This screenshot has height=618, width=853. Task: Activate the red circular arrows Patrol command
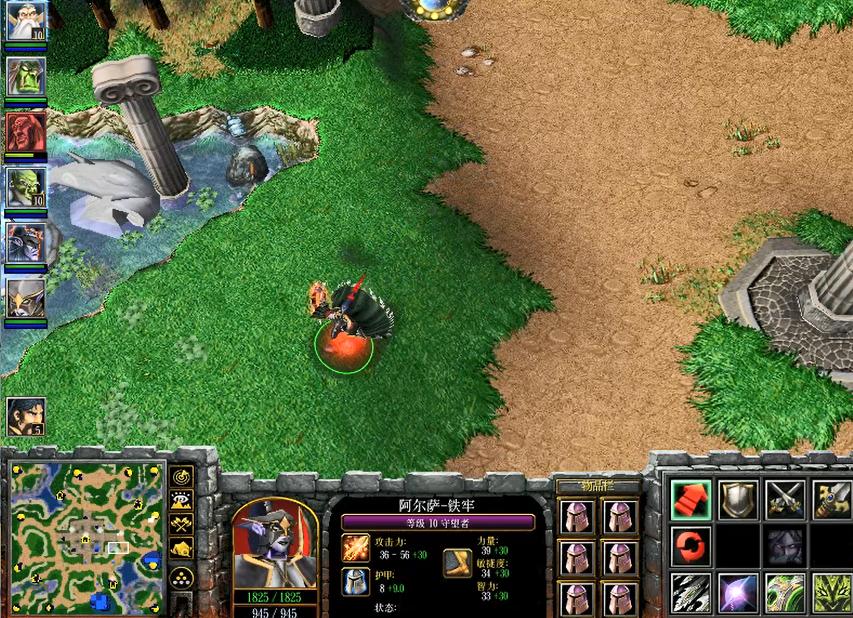pos(691,546)
